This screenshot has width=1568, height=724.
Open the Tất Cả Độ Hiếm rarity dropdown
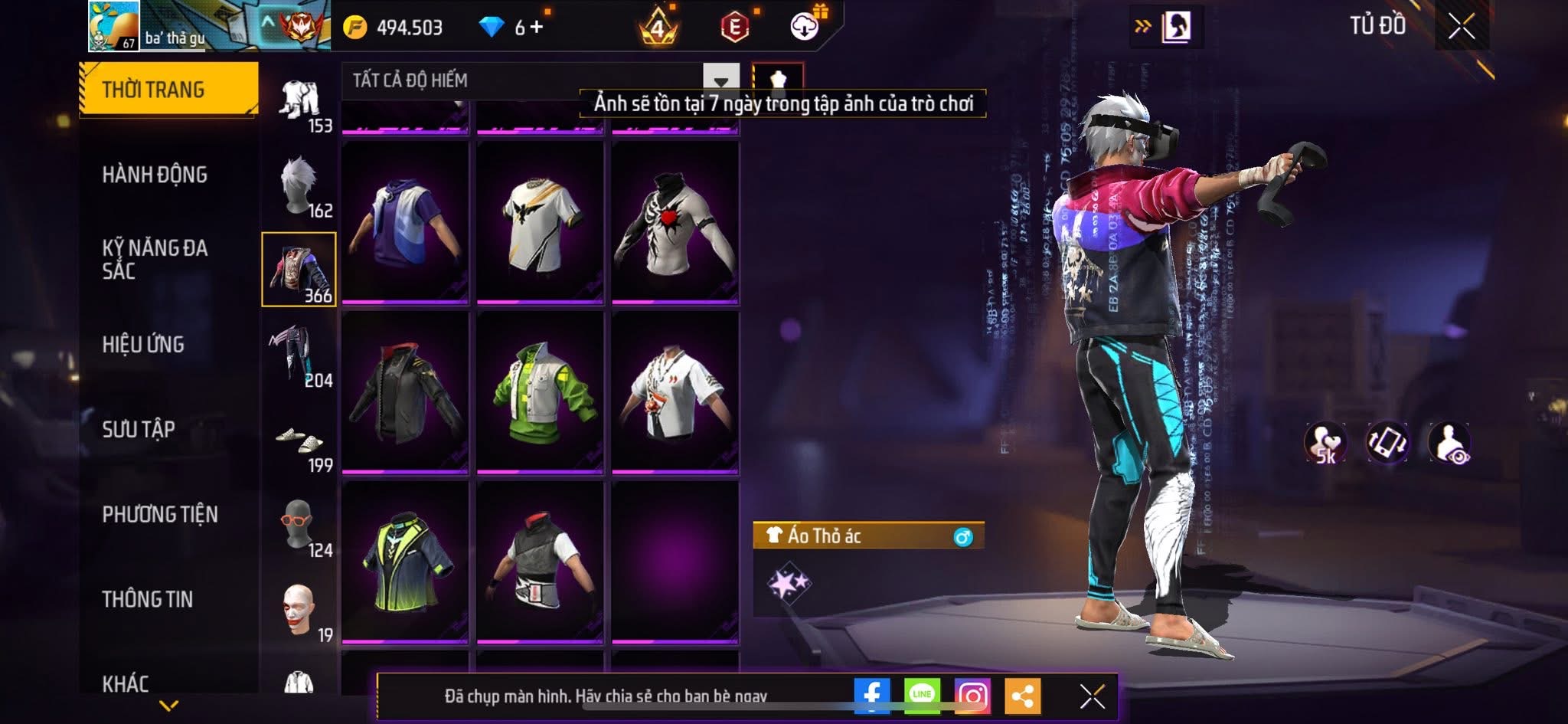[x=720, y=80]
